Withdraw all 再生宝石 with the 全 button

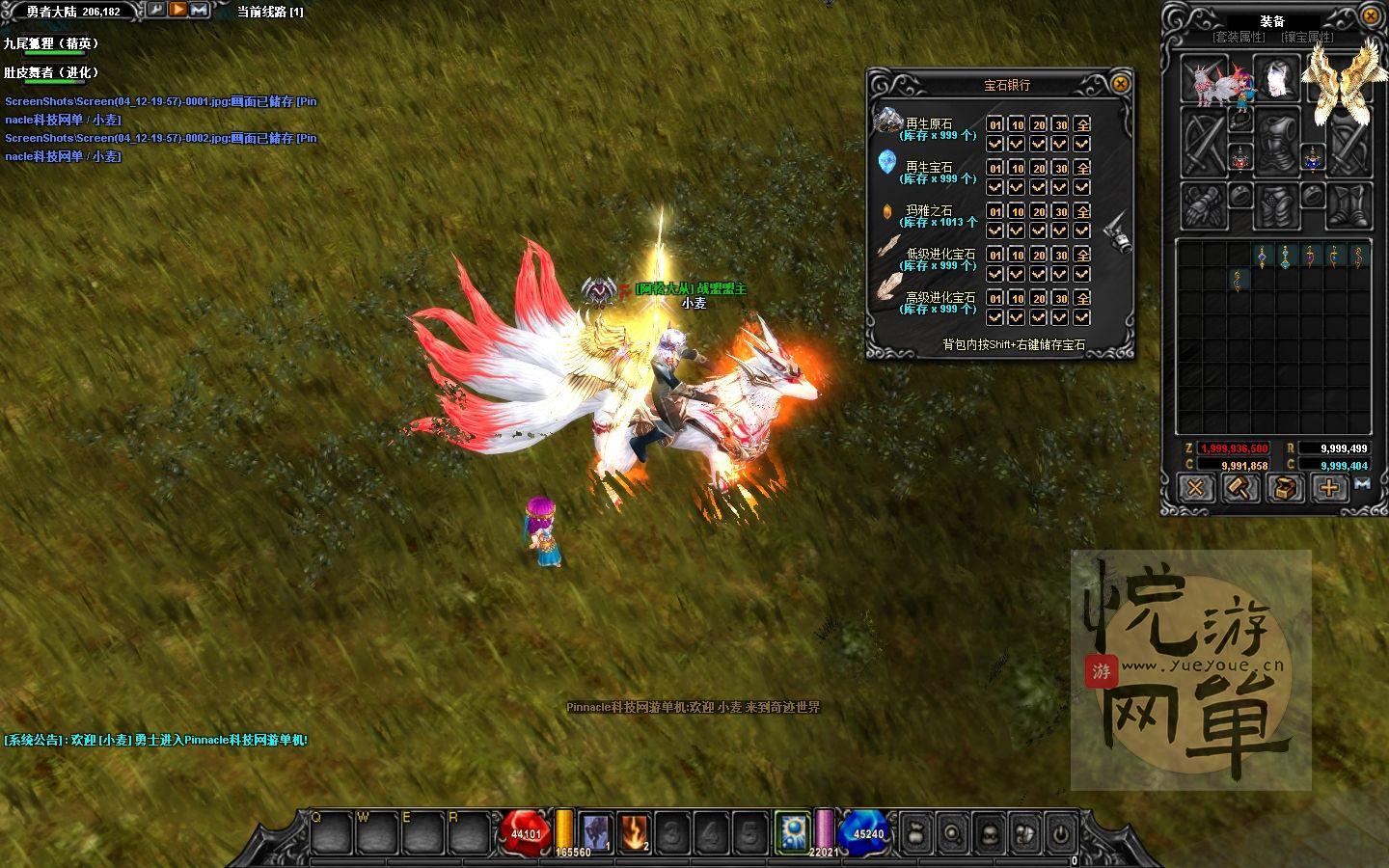[1082, 168]
